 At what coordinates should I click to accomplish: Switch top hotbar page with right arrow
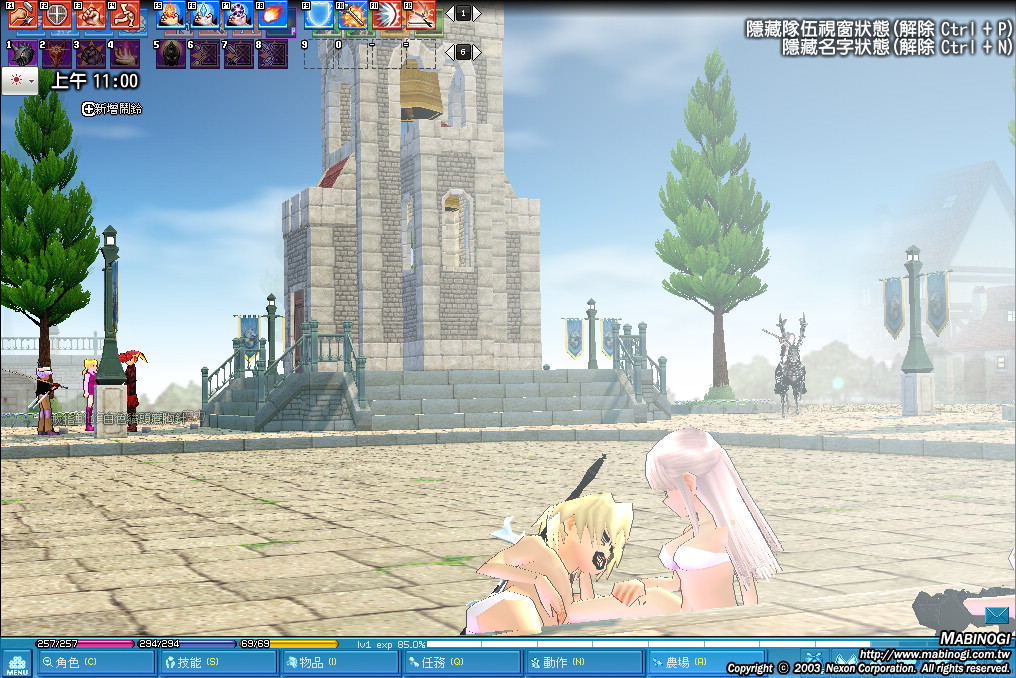[x=477, y=14]
